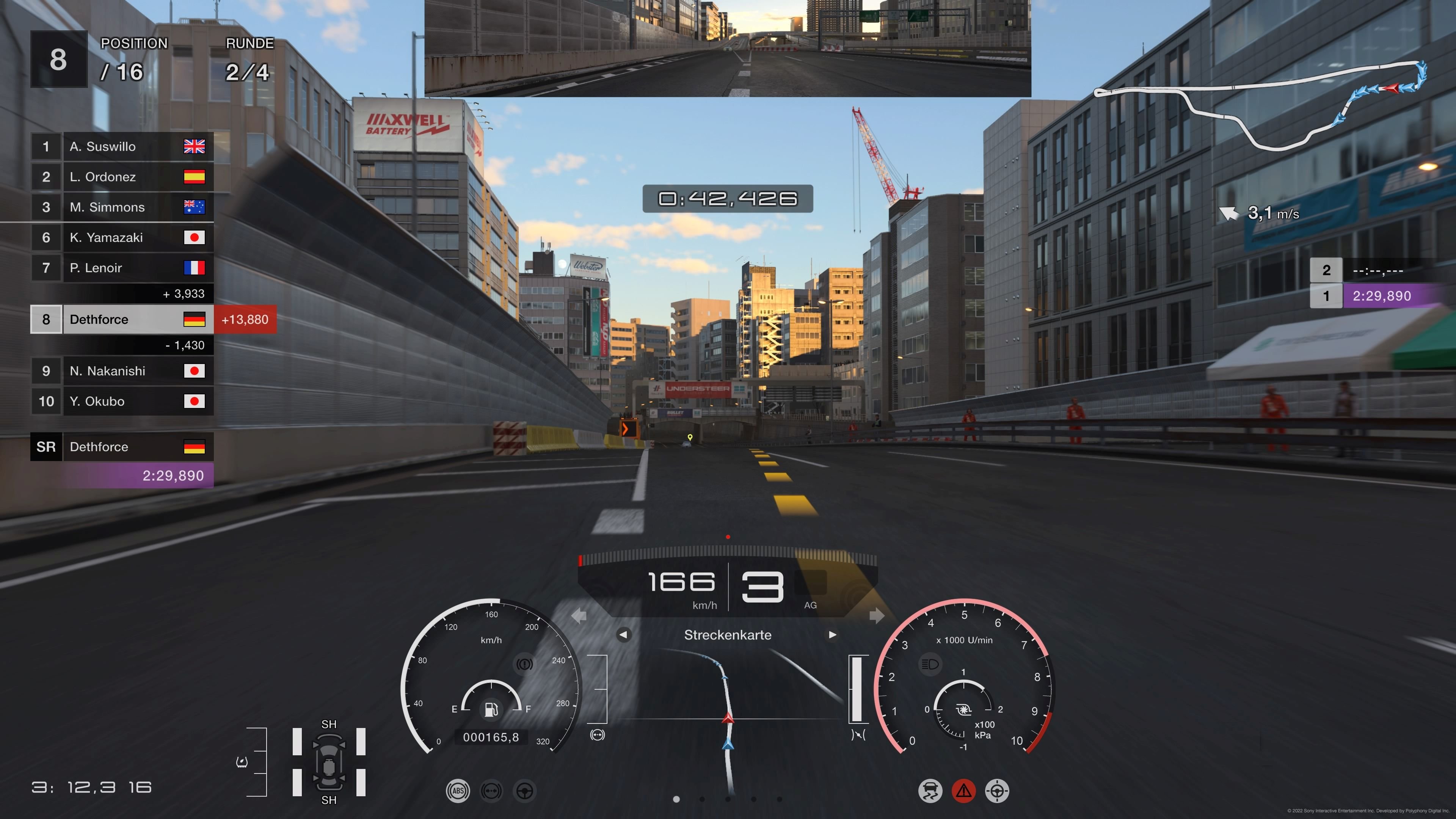The image size is (1456, 819).
Task: Click the grey right arrow beside the gear display
Action: 876,615
